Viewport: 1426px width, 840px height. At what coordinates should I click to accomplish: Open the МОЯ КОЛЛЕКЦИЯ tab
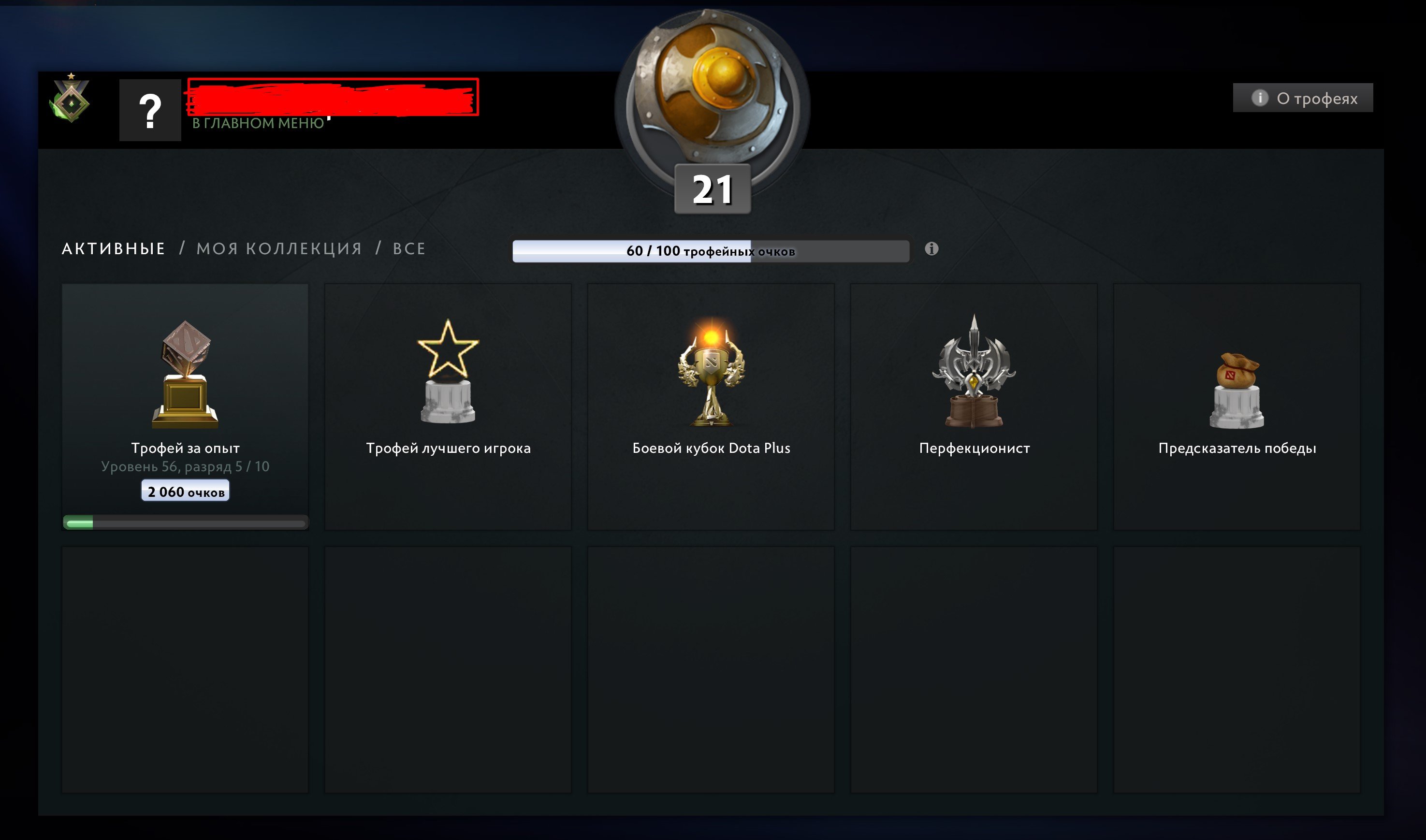click(278, 248)
